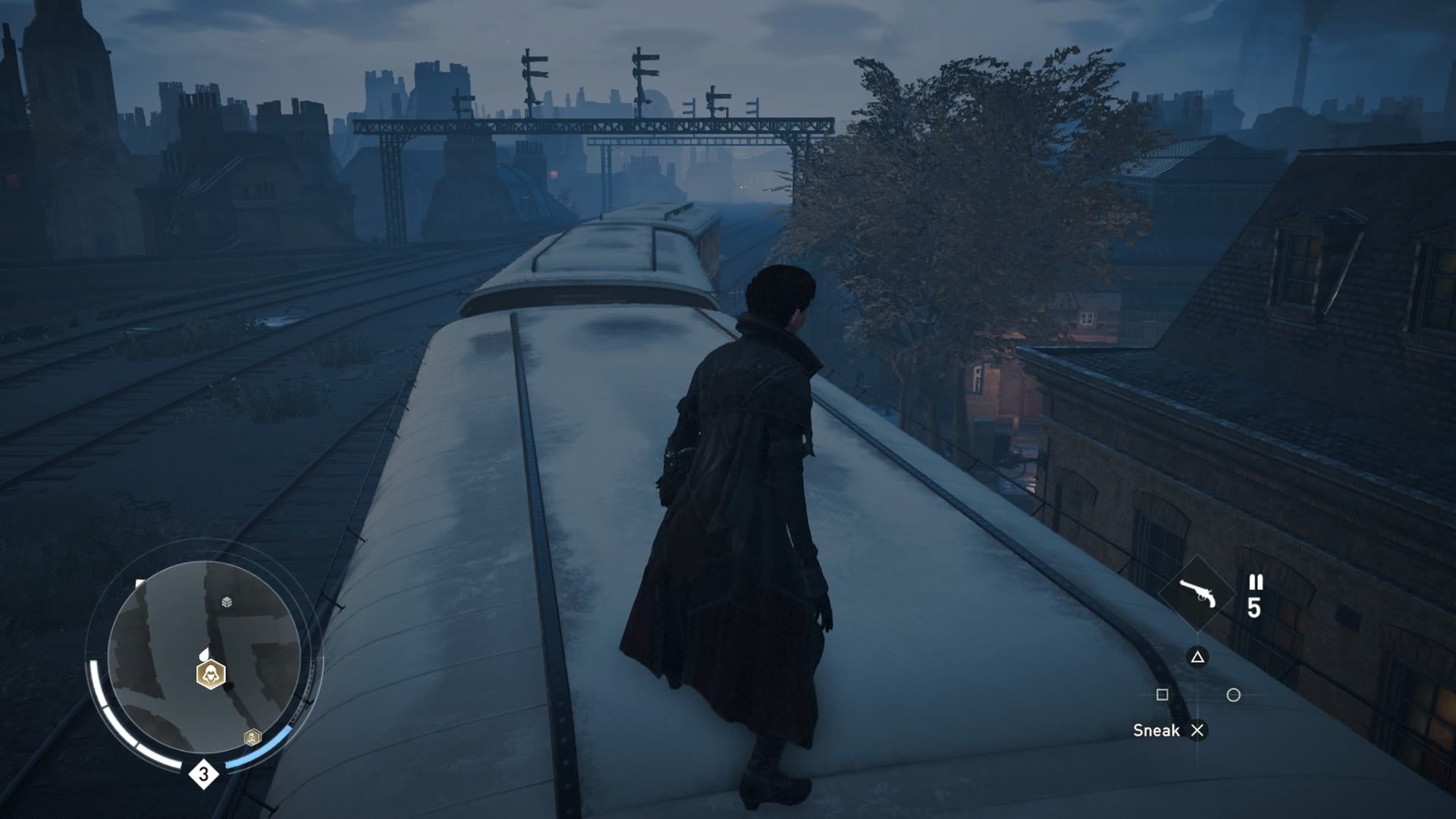This screenshot has height=819, width=1456.
Task: Click the chest marker on the minimap
Action: 226,602
